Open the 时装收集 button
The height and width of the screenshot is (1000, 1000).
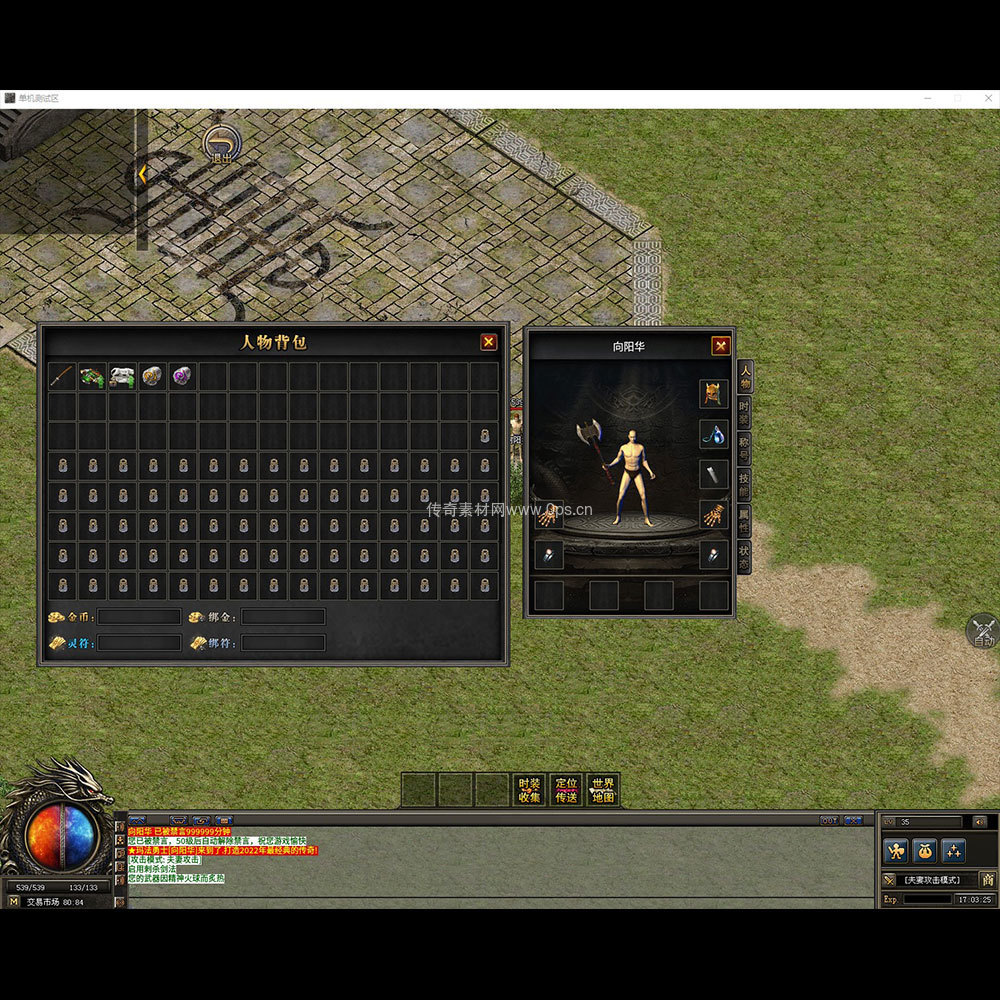point(529,790)
